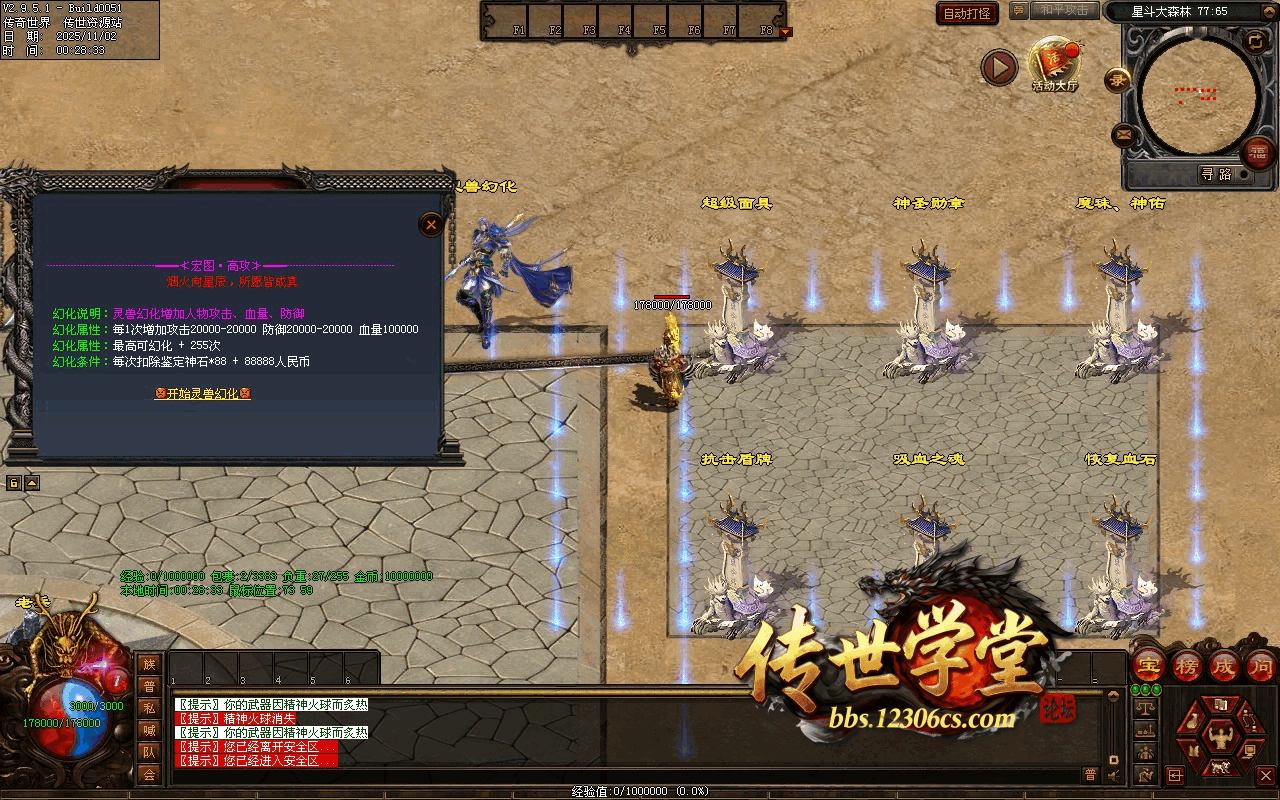Viewport: 1280px width, 800px height.
Task: Open the 福 welfare button by minimap
Action: point(1257,153)
